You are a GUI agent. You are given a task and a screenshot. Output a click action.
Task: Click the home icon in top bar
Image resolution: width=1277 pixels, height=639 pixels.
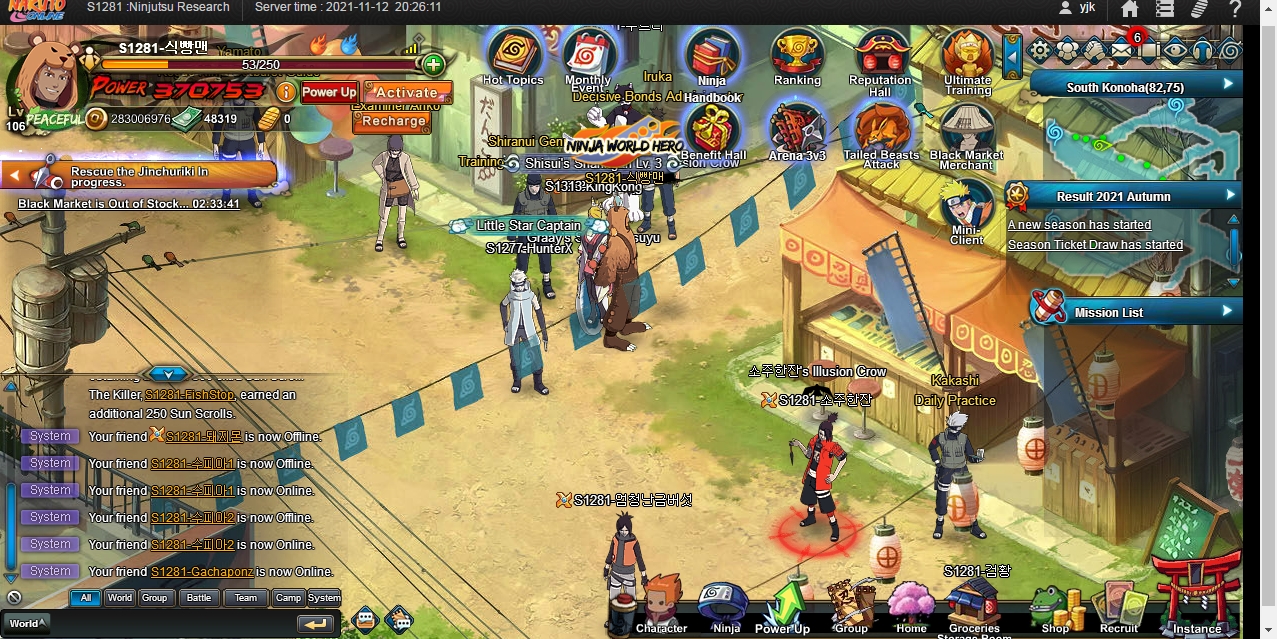point(1129,9)
